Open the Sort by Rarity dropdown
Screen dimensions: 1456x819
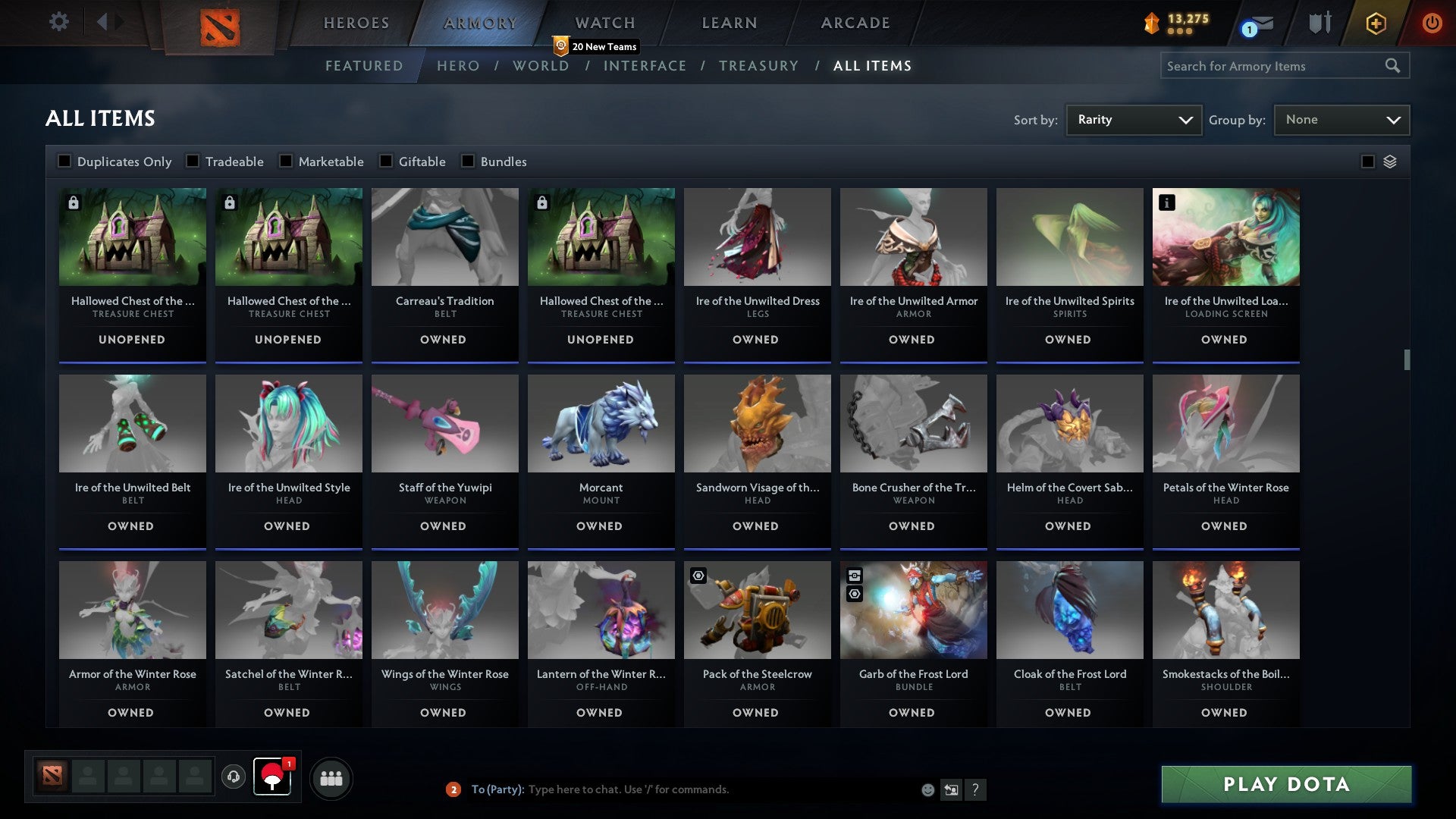1133,119
